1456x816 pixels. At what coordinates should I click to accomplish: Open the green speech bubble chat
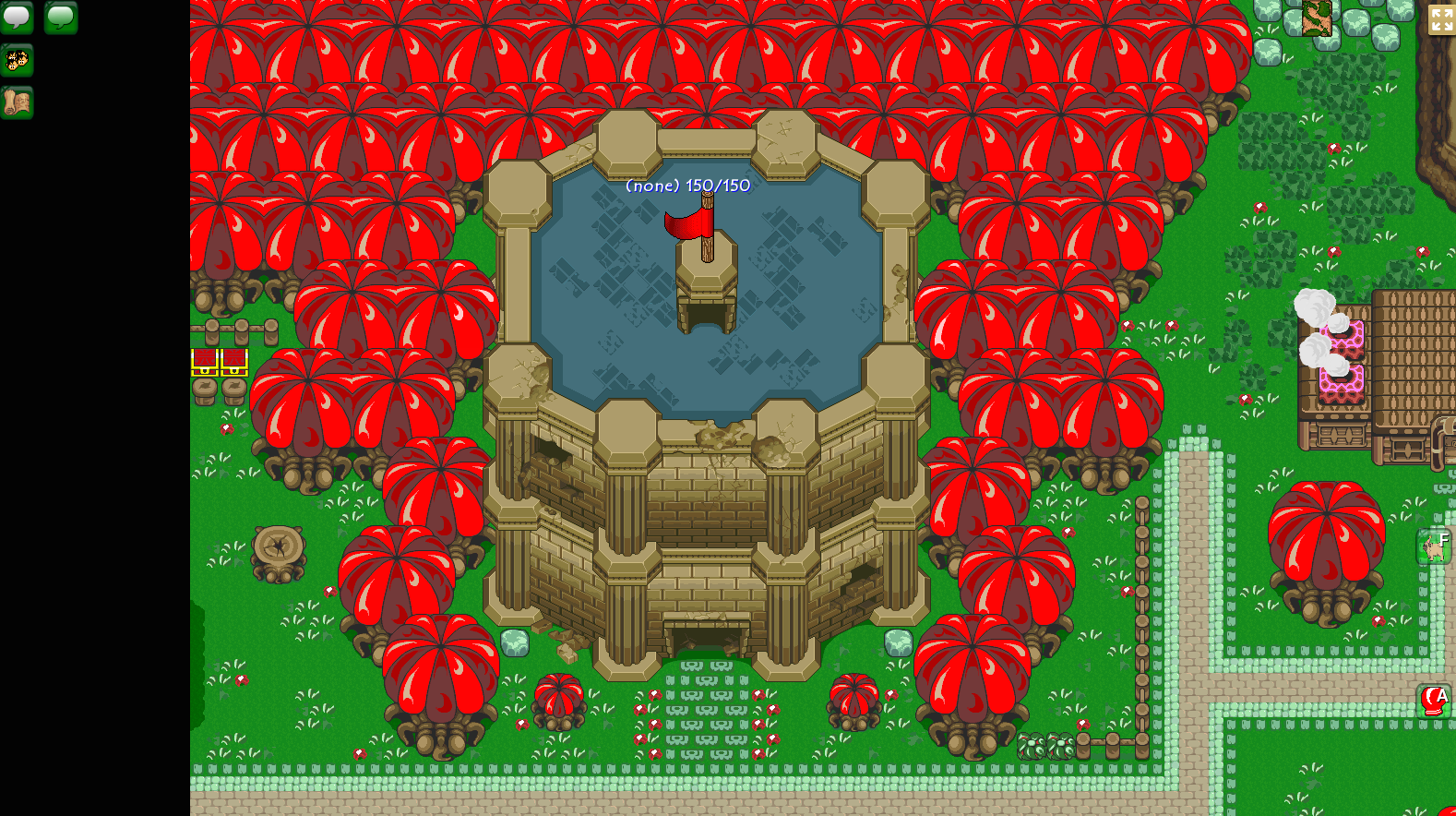tap(61, 17)
